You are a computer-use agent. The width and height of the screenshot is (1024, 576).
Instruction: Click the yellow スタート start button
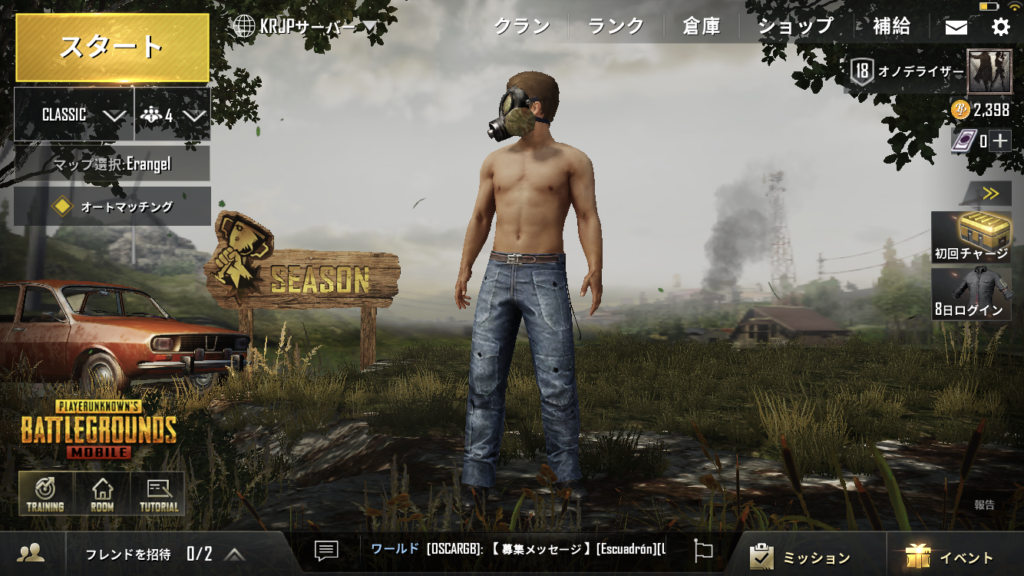pyautogui.click(x=112, y=47)
